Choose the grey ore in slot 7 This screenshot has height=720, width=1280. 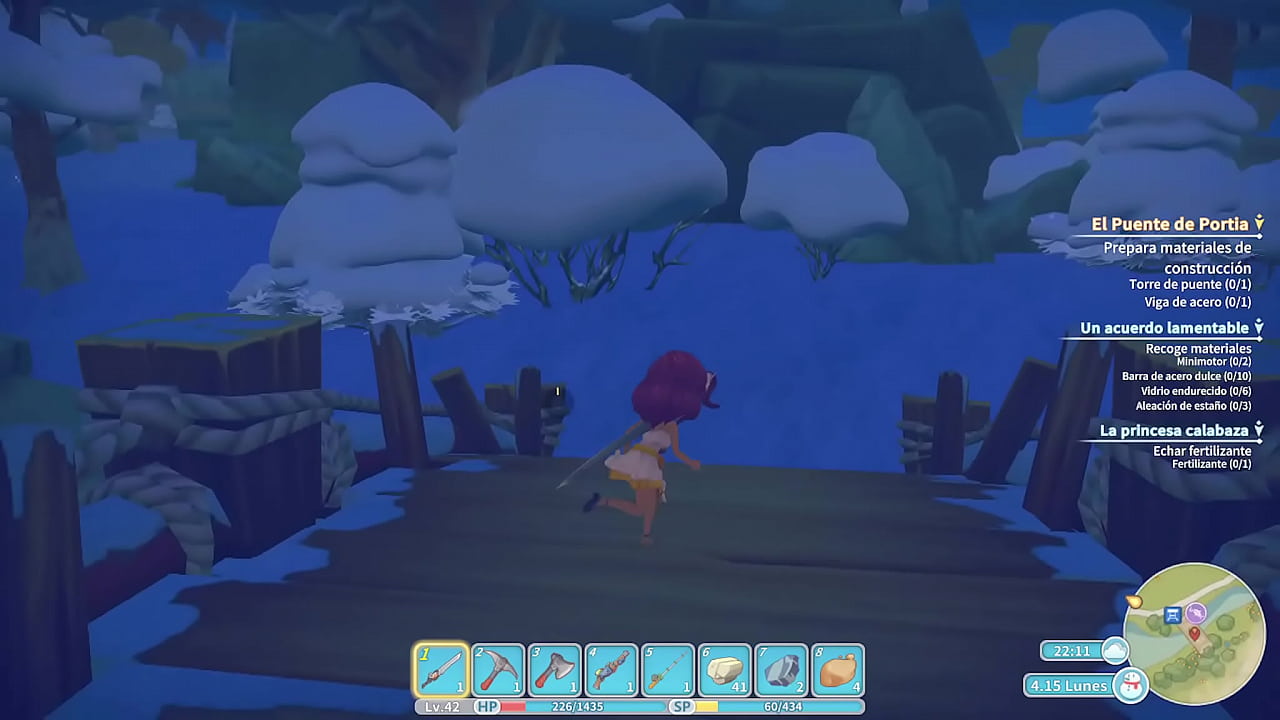pyautogui.click(x=781, y=670)
